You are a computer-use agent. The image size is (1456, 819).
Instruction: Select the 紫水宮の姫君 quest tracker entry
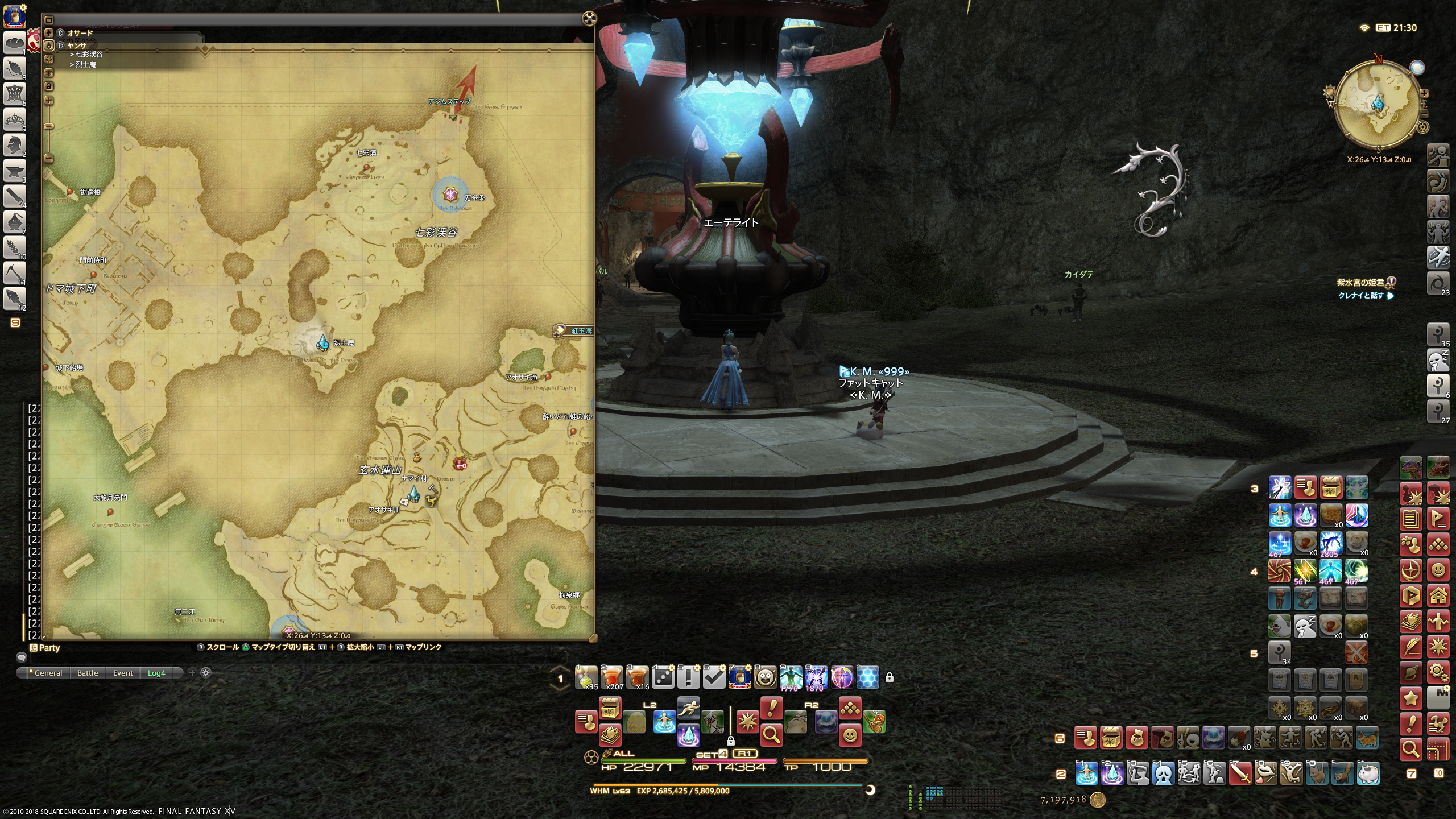pyautogui.click(x=1360, y=283)
